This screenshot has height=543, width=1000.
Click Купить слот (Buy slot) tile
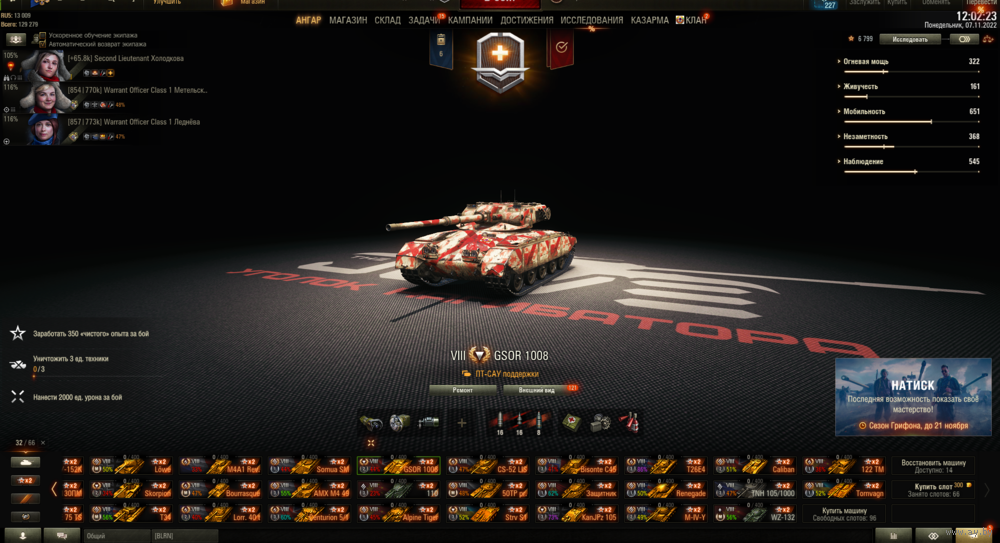pos(933,489)
